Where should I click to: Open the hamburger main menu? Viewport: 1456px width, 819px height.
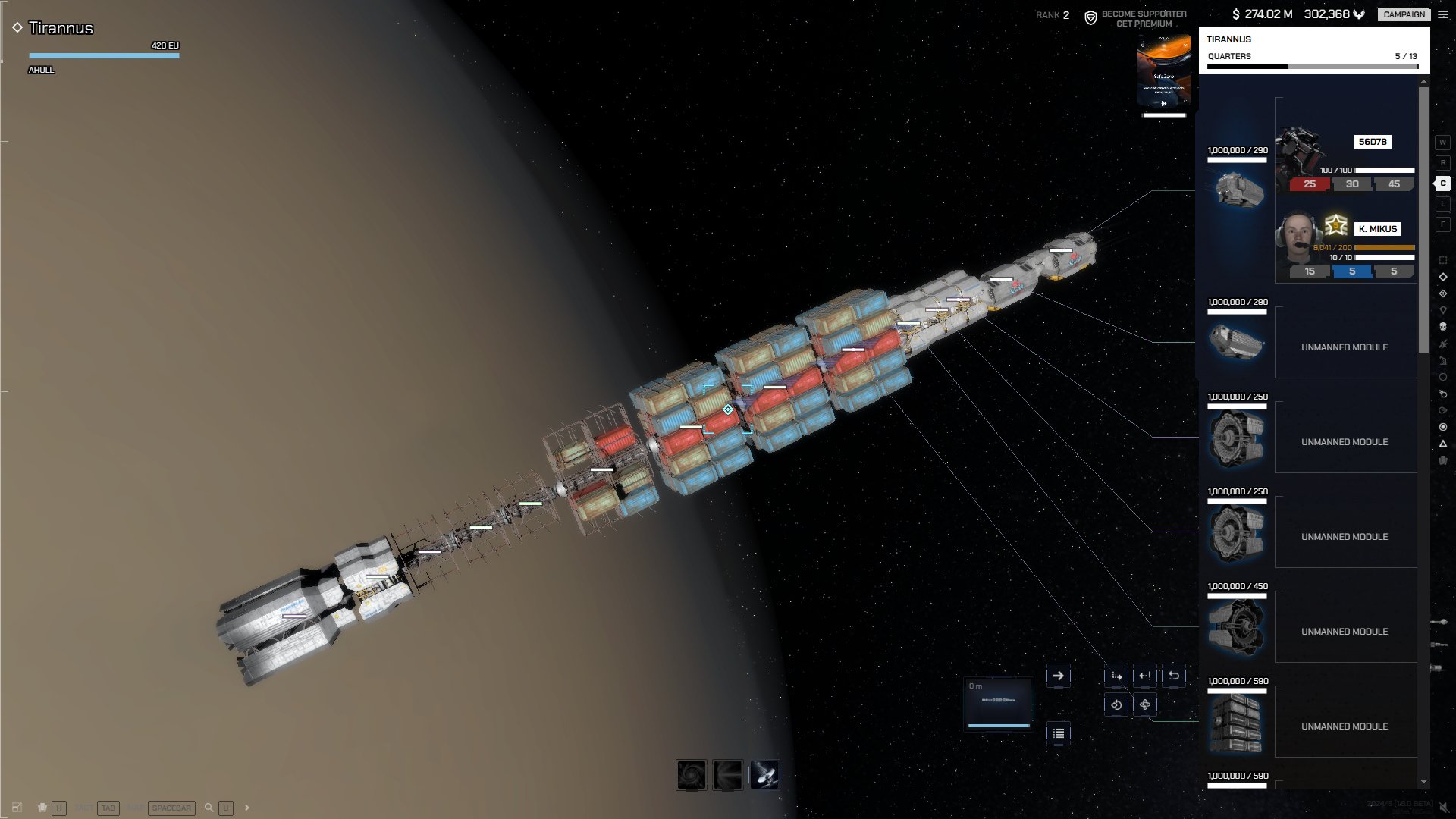click(1443, 14)
